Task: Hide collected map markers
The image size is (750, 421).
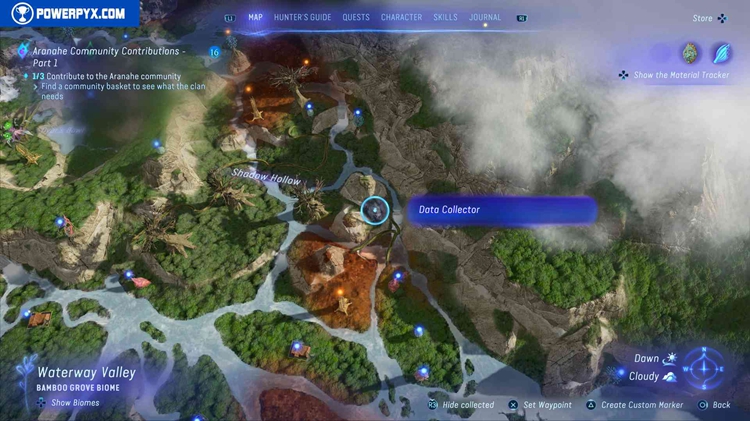Action: (461, 405)
